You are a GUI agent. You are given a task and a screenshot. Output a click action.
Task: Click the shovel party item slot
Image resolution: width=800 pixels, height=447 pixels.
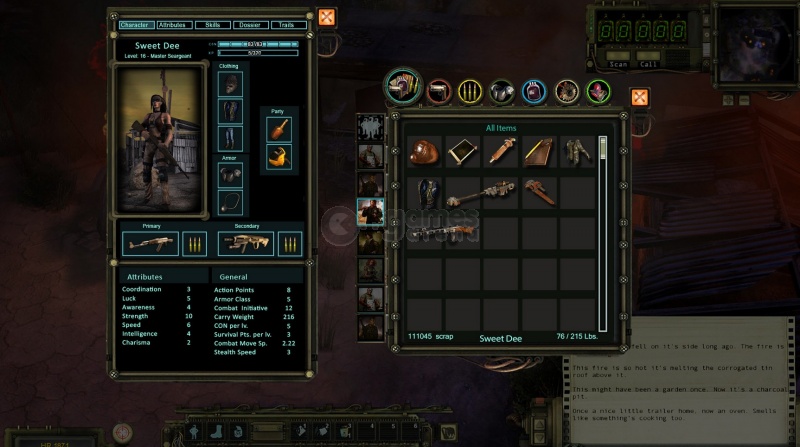click(x=278, y=129)
